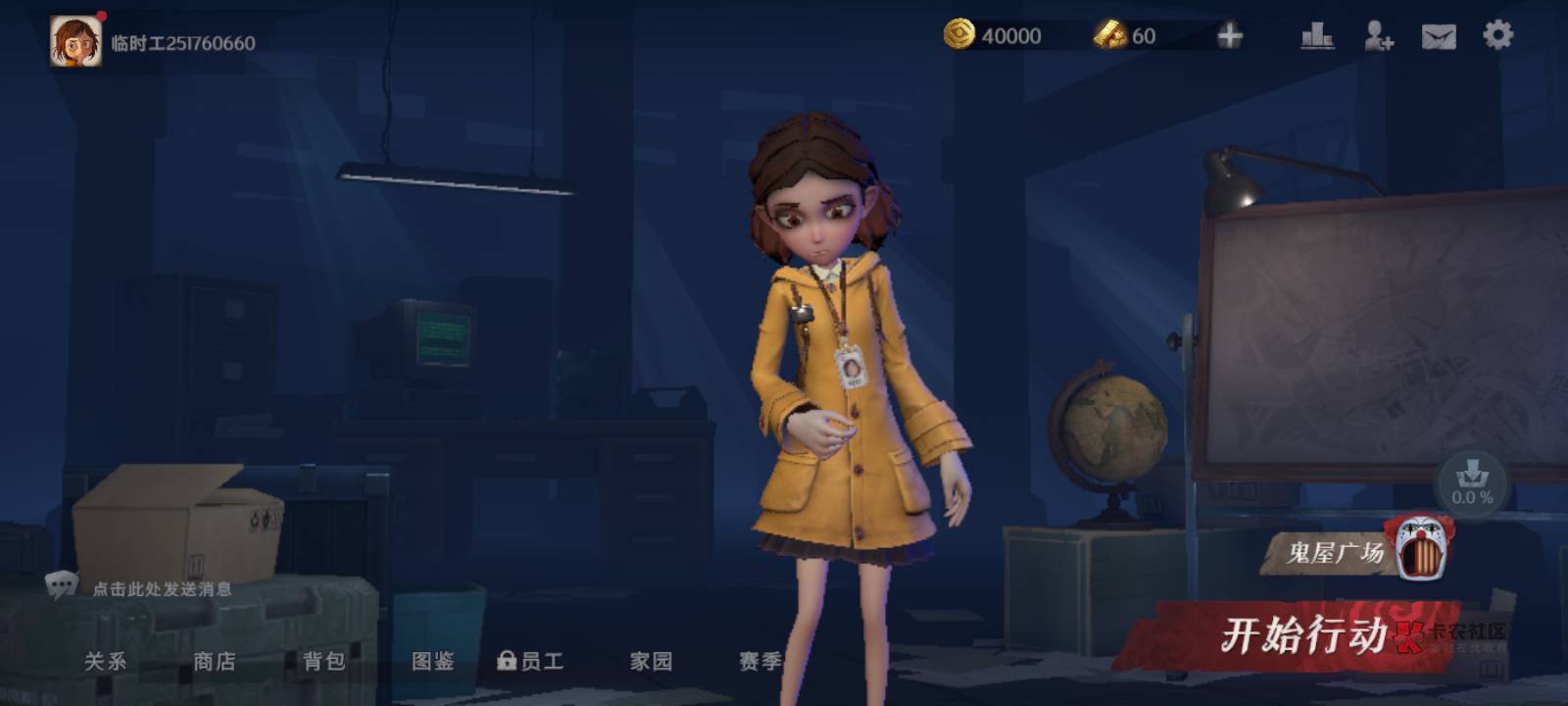Go to the 商店 shop
The width and height of the screenshot is (1568, 706).
215,661
